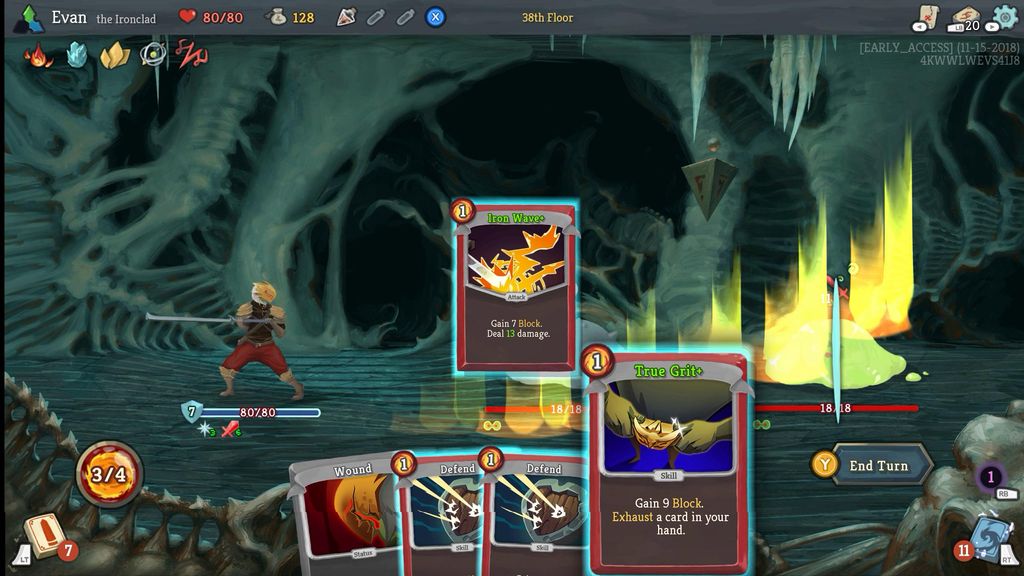Screen dimensions: 1024x576
Task: Select the True Grit+ skill card
Action: [668, 460]
